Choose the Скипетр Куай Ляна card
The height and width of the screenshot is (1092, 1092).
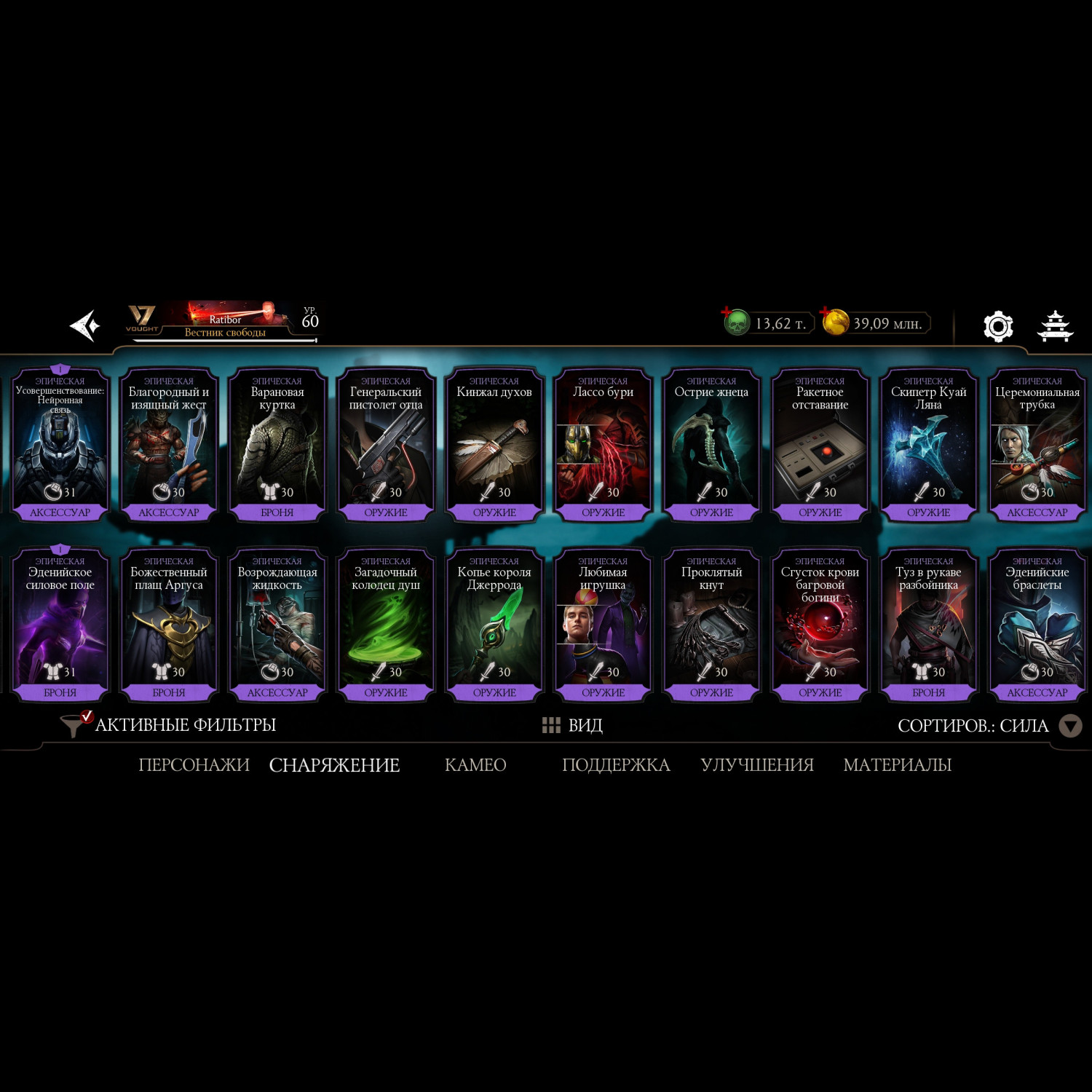click(x=928, y=446)
